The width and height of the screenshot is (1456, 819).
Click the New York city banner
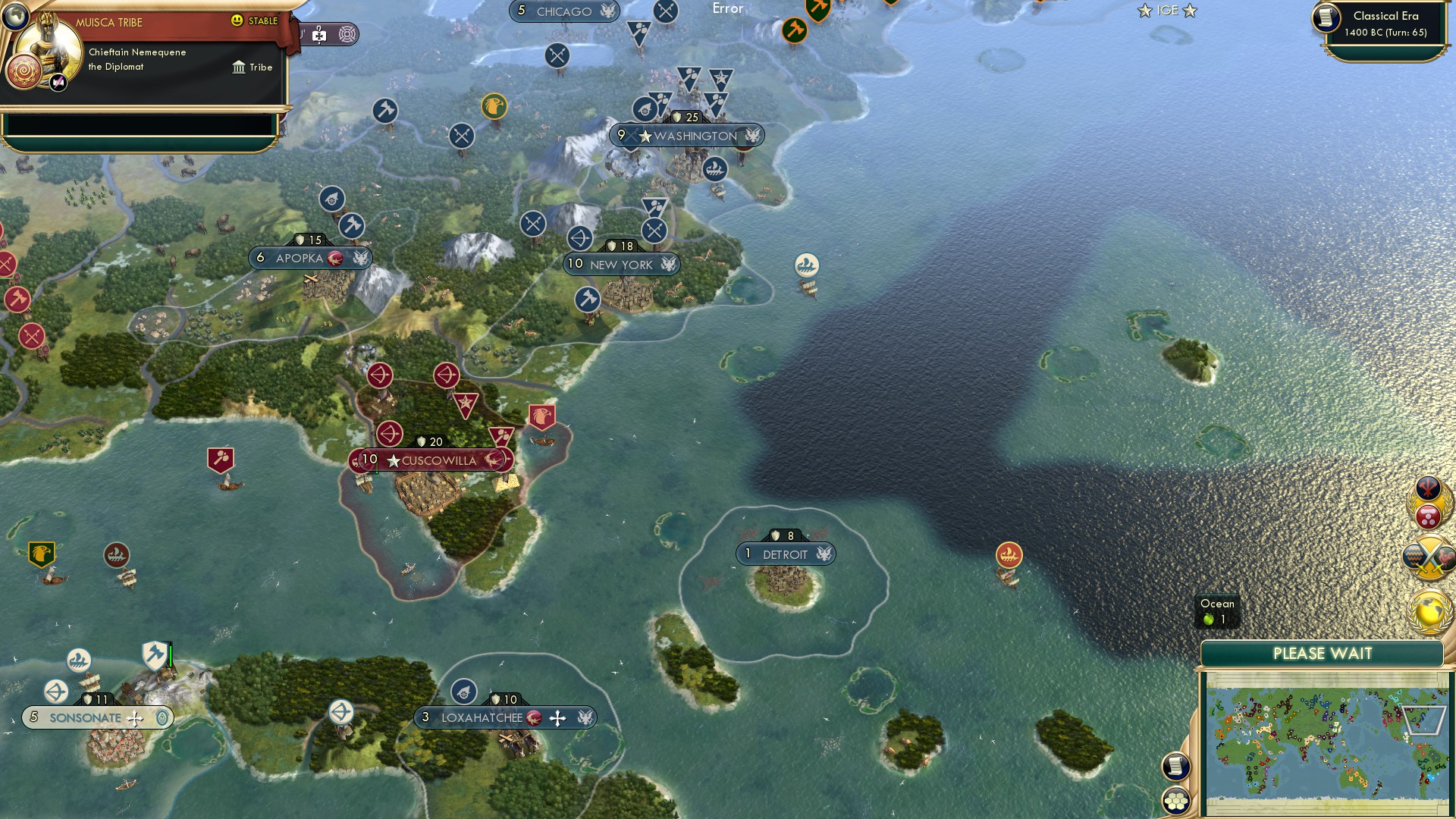(622, 265)
